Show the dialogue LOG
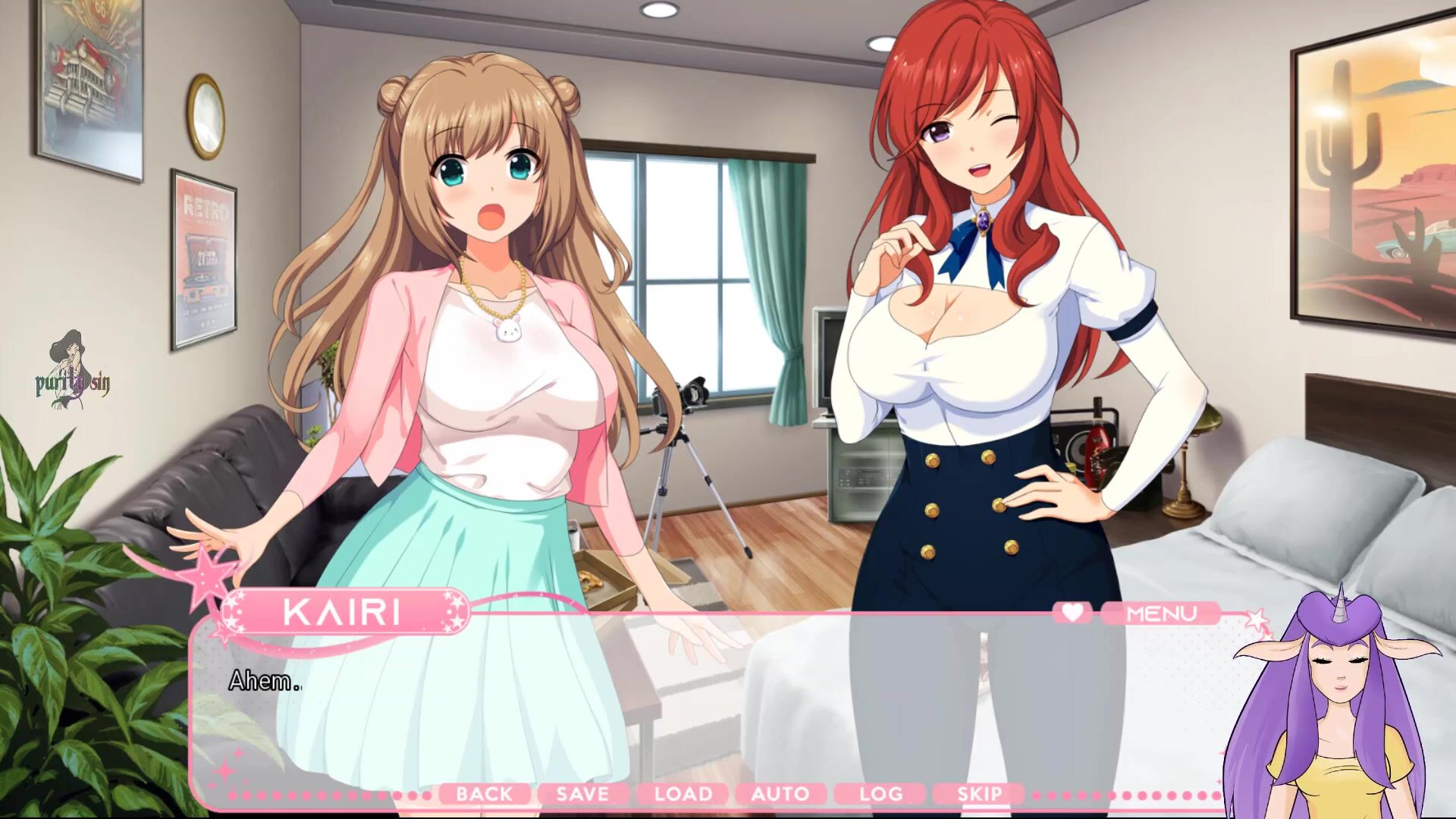This screenshot has height=819, width=1456. (880, 794)
